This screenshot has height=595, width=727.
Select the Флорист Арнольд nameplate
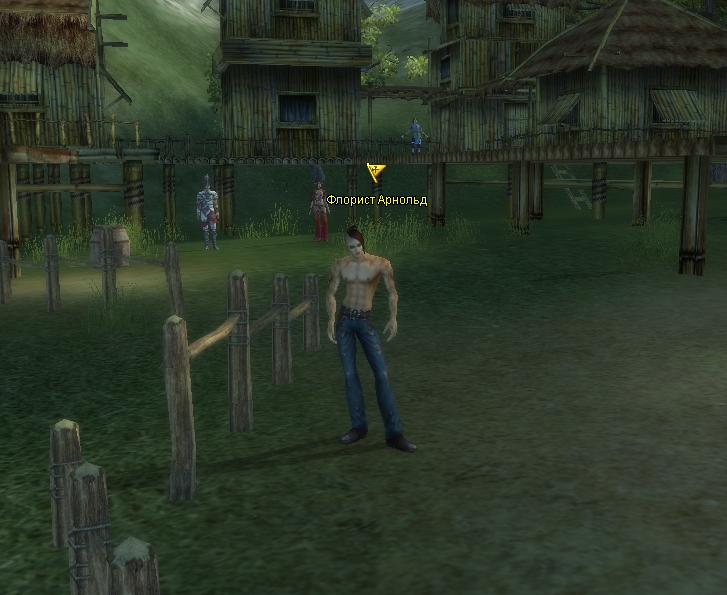(x=376, y=200)
